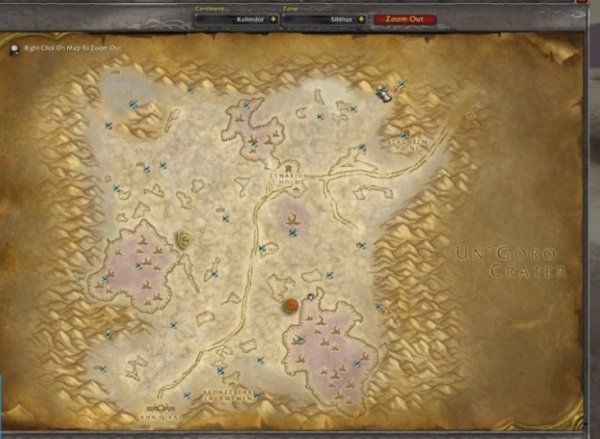The width and height of the screenshot is (600, 439).
Task: Select the Bronzebeard Encampment map label
Action: tap(229, 393)
